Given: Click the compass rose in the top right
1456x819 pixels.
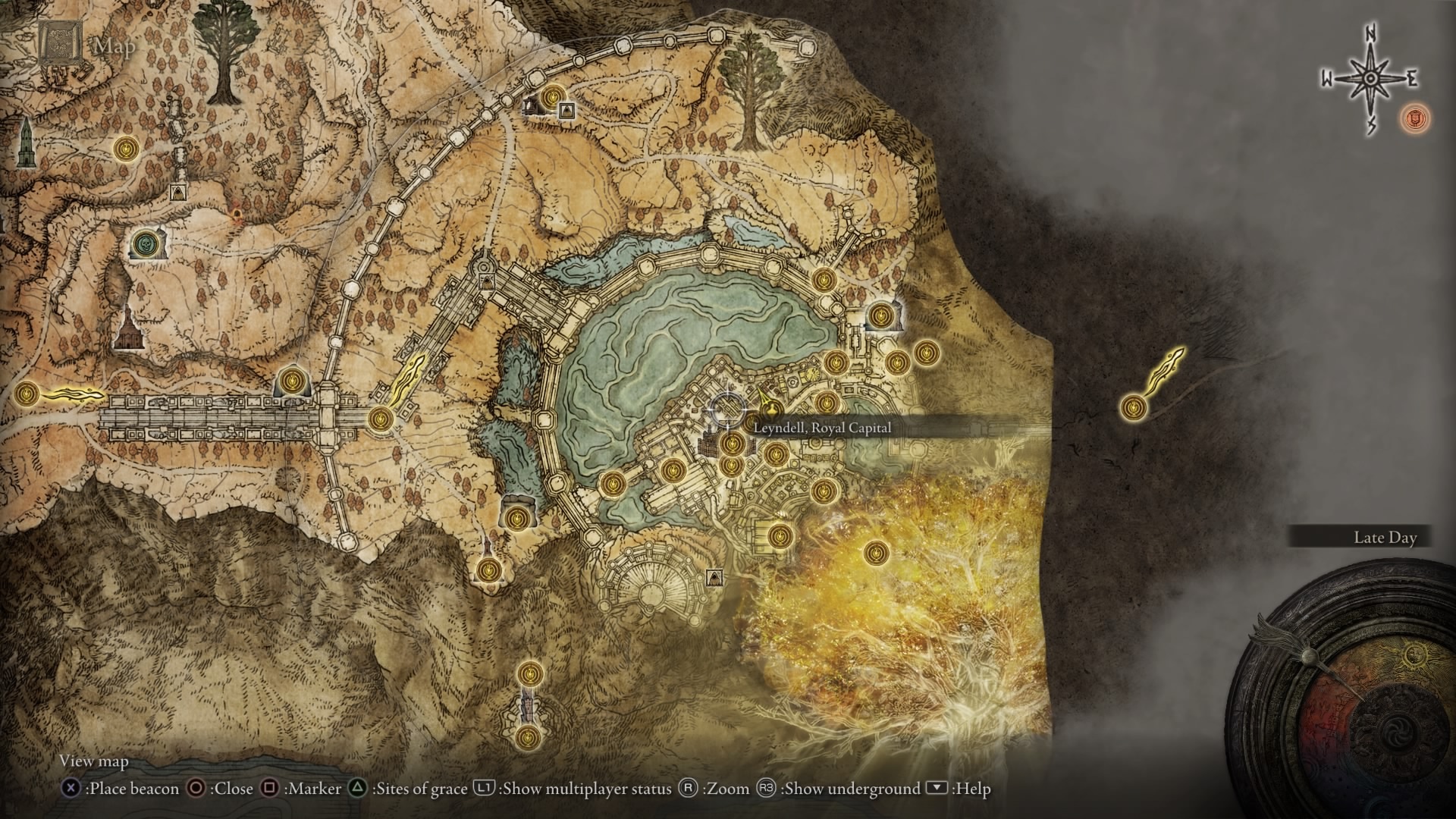Looking at the screenshot, I should [1370, 78].
